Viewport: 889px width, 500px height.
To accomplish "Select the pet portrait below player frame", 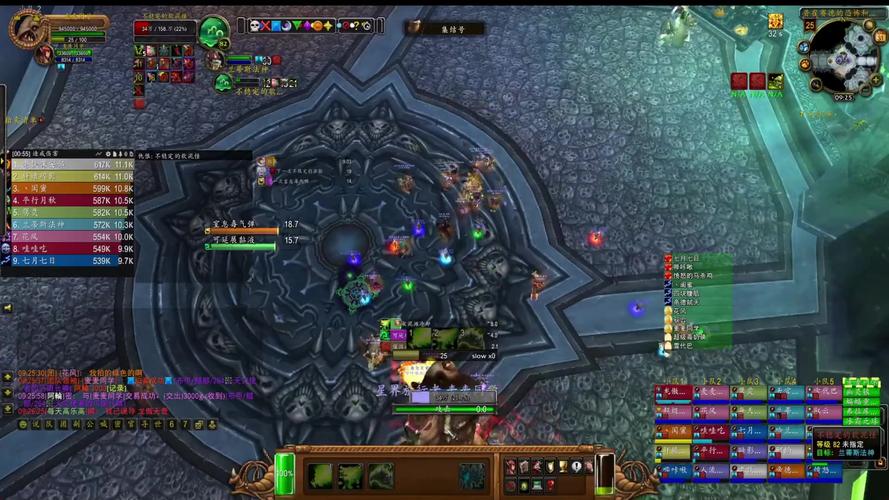I will pos(44,55).
